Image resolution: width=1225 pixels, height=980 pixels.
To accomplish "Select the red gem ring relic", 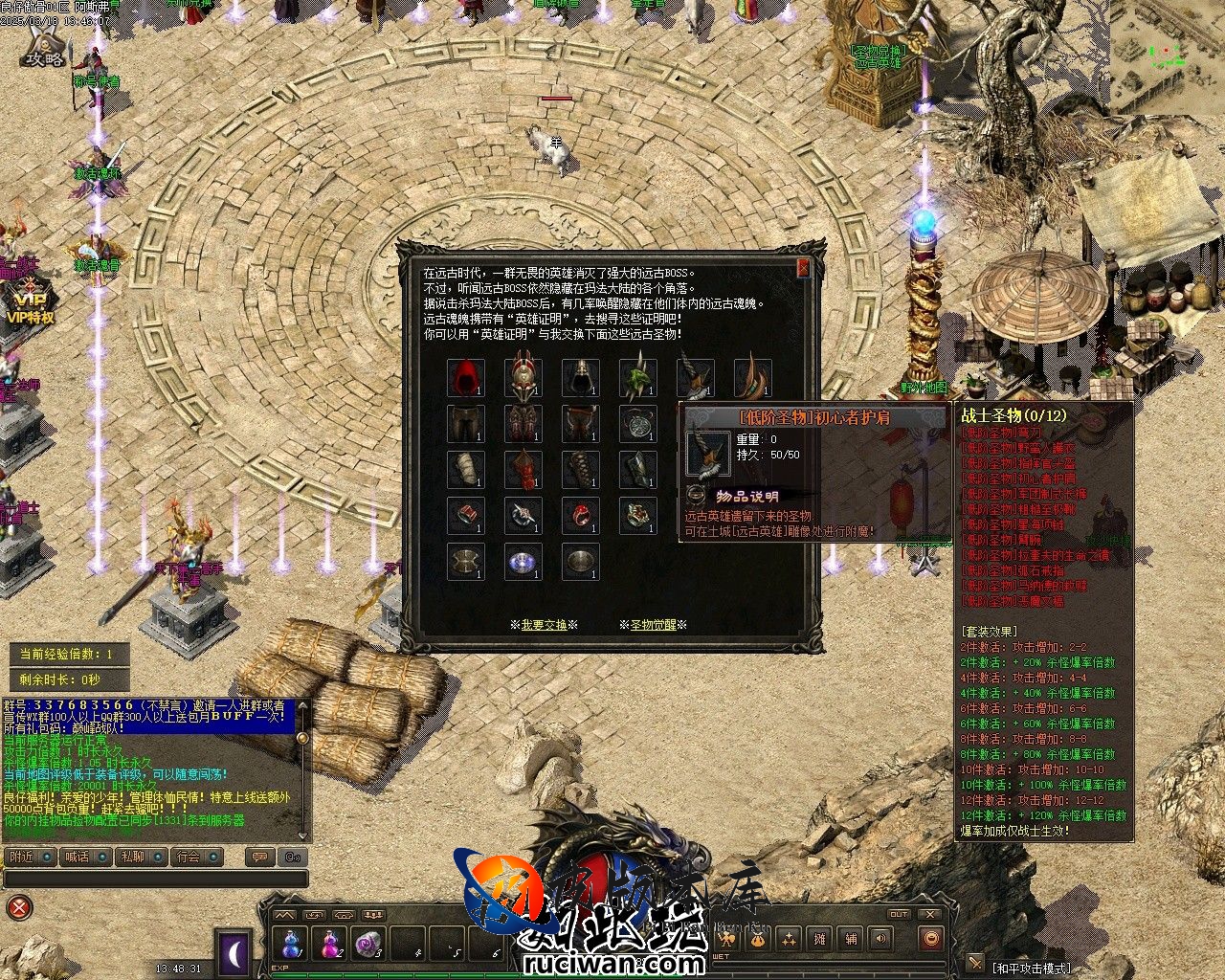I will click(x=581, y=515).
